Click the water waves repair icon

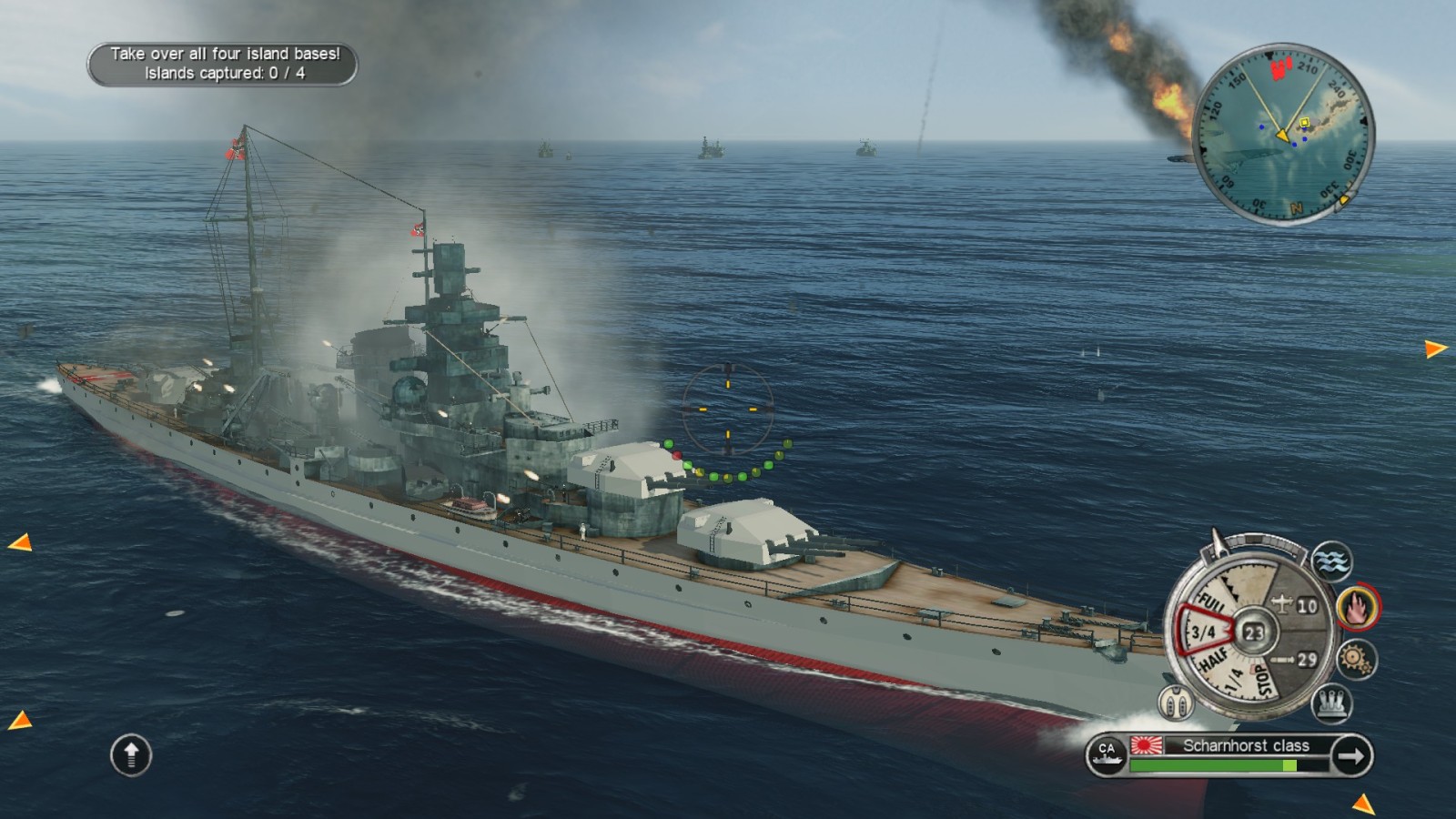(1331, 561)
